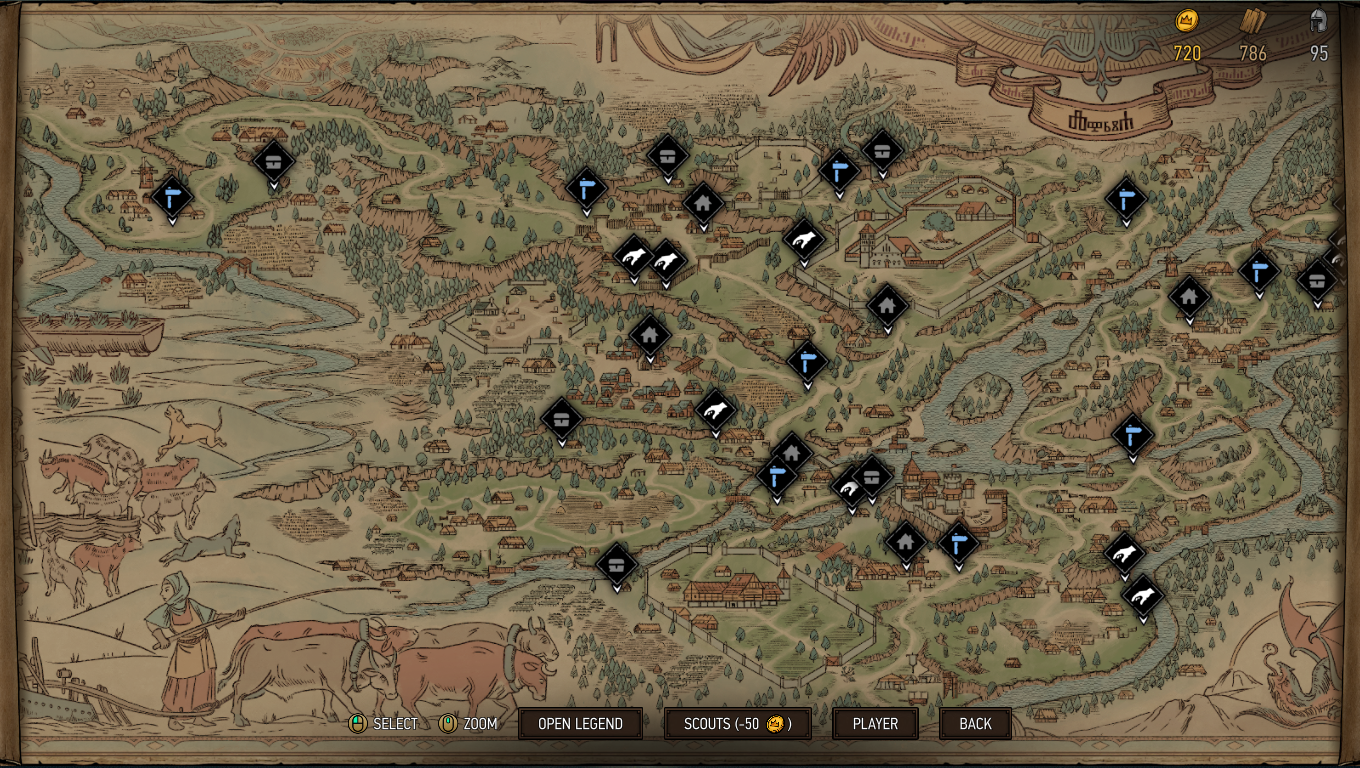Image resolution: width=1360 pixels, height=768 pixels.
Task: Click the chest marker in the southern fields
Action: [616, 565]
